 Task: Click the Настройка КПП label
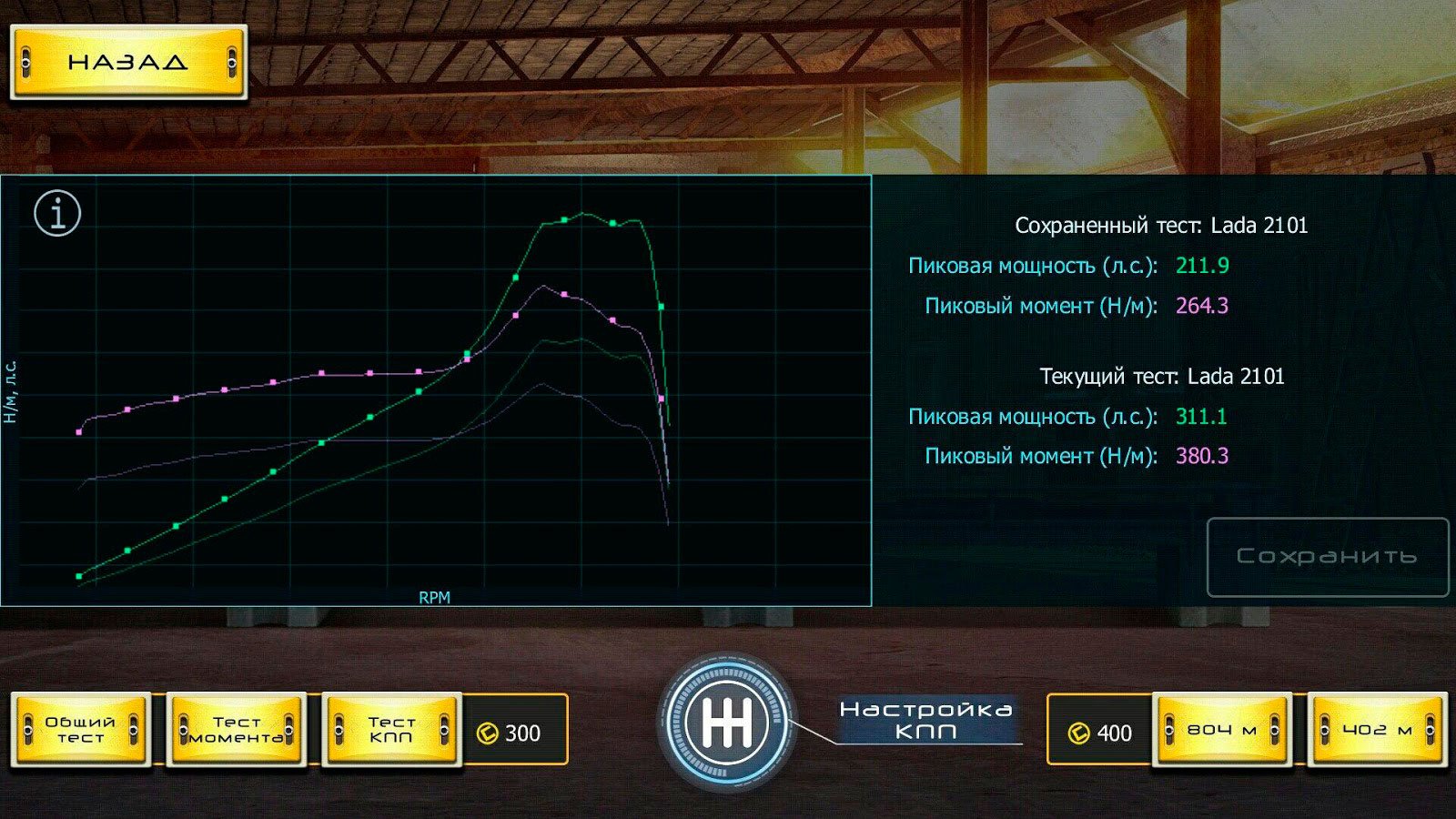pos(925,720)
